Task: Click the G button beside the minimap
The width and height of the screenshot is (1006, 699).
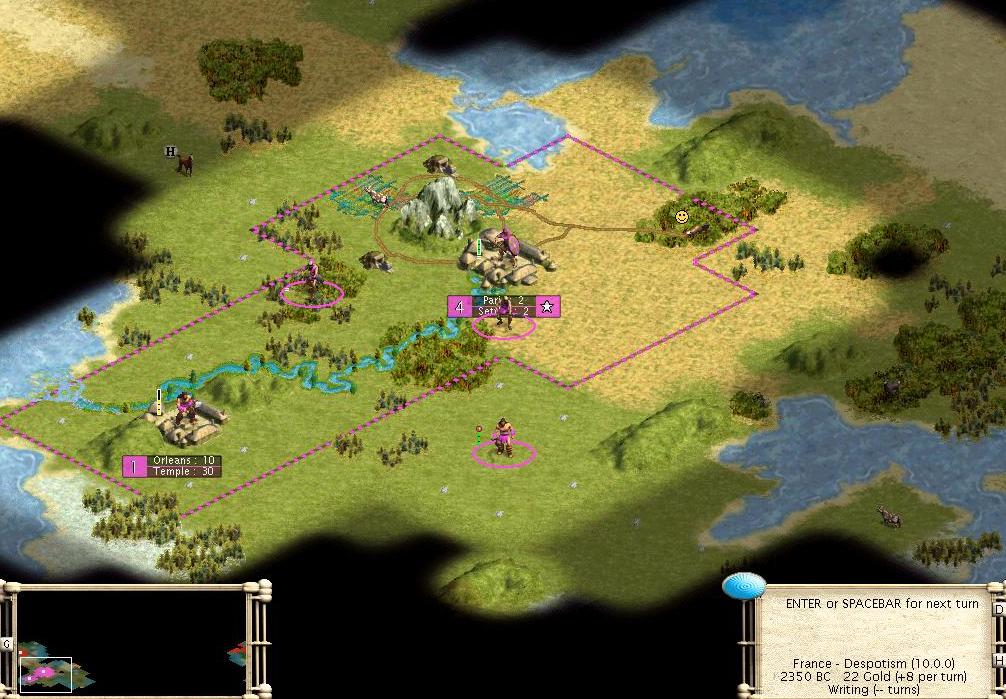Action: 7,644
